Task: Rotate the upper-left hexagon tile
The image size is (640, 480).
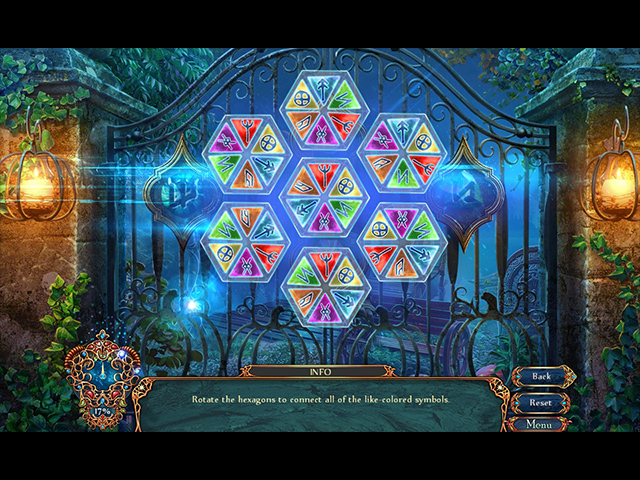Action: coord(245,156)
